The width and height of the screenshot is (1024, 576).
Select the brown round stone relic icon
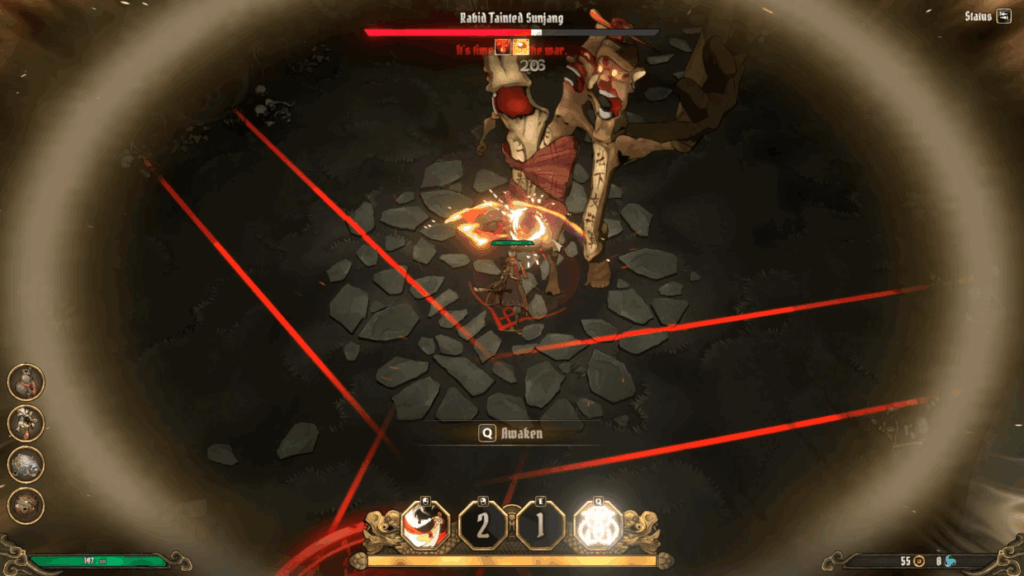(26, 505)
